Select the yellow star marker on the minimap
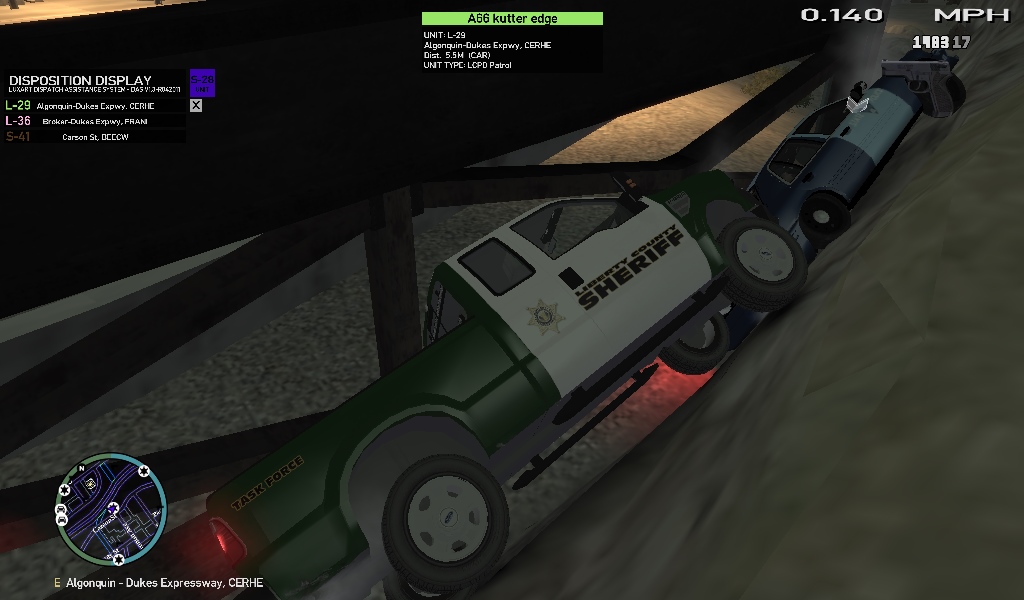1024x600 pixels. 91,482
